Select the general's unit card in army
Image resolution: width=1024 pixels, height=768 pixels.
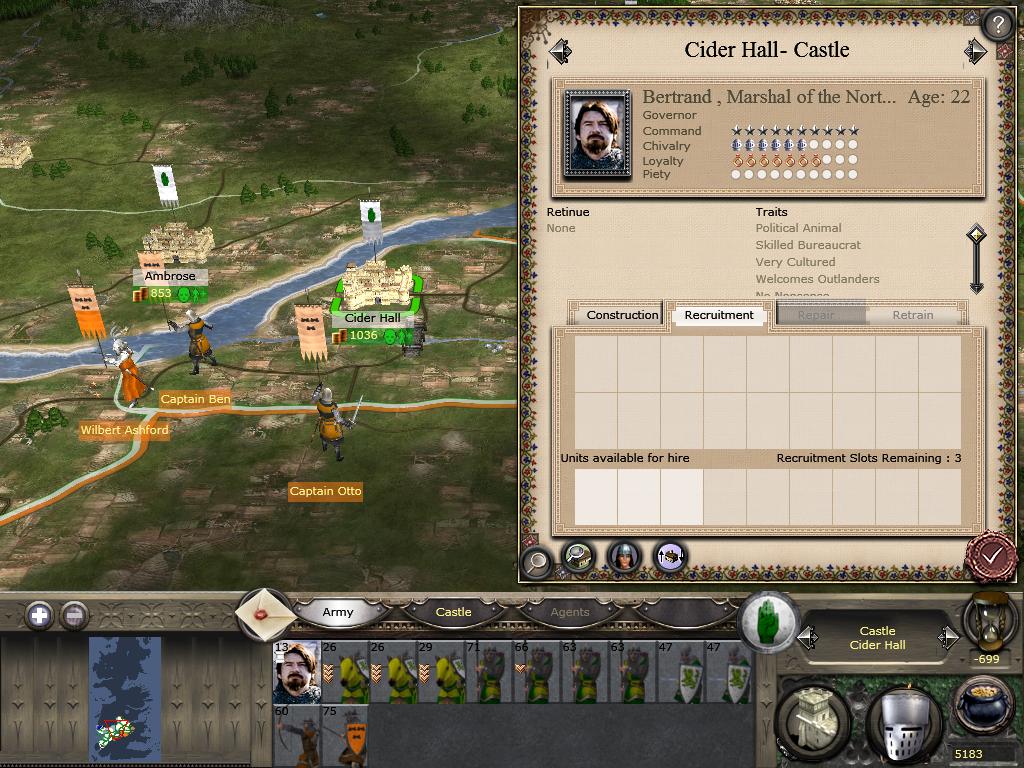[296, 672]
